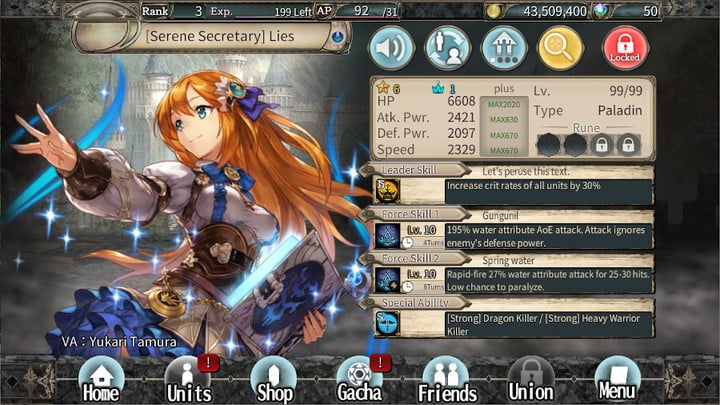Select the Leader Skill icon
Image resolution: width=720 pixels, height=405 pixels.
point(387,187)
